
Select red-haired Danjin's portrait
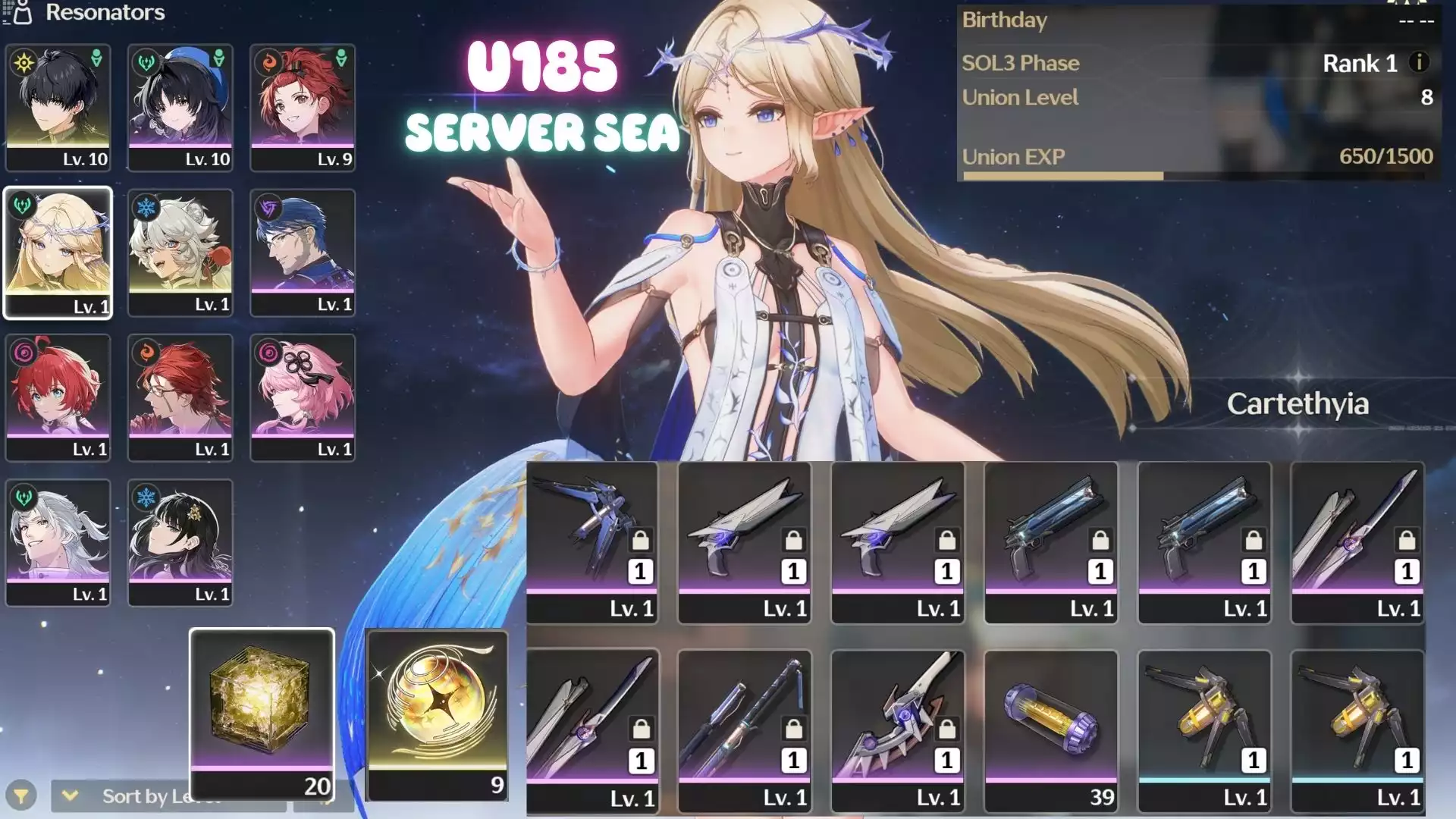click(x=58, y=397)
